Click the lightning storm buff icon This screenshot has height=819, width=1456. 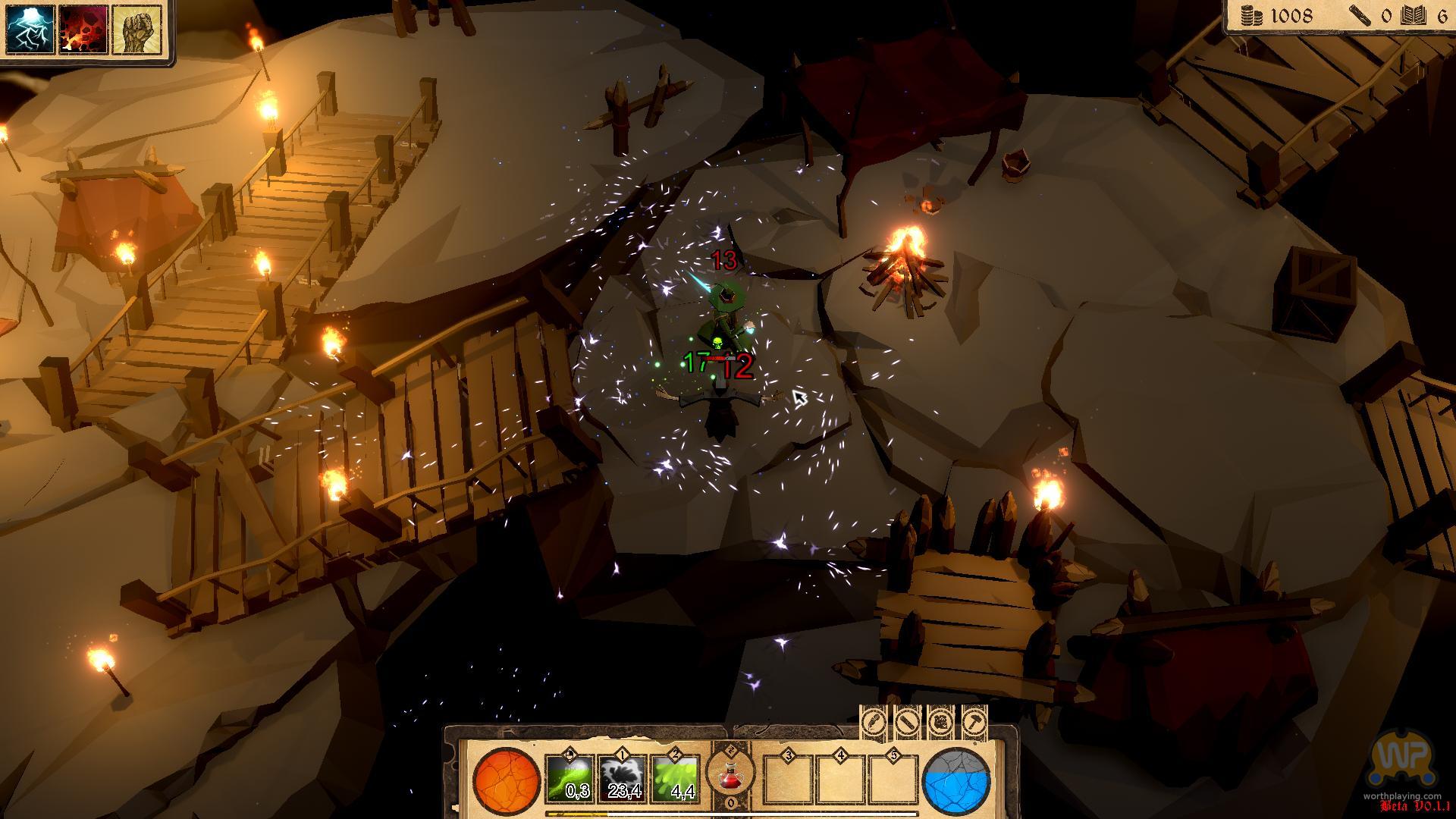[31, 30]
